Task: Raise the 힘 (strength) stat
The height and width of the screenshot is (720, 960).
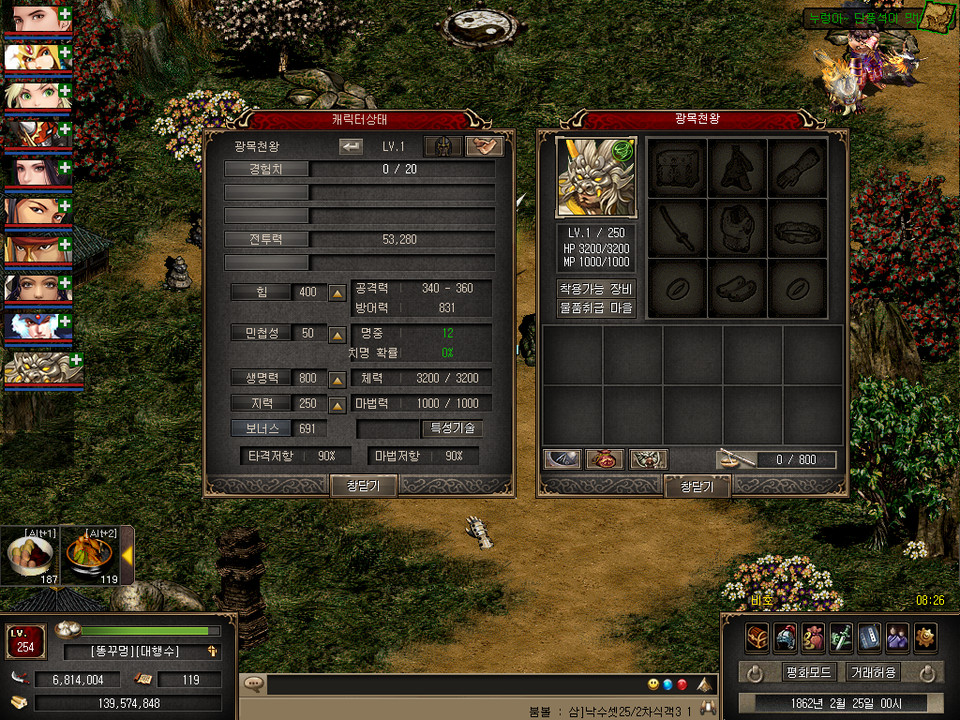Action: (x=338, y=293)
